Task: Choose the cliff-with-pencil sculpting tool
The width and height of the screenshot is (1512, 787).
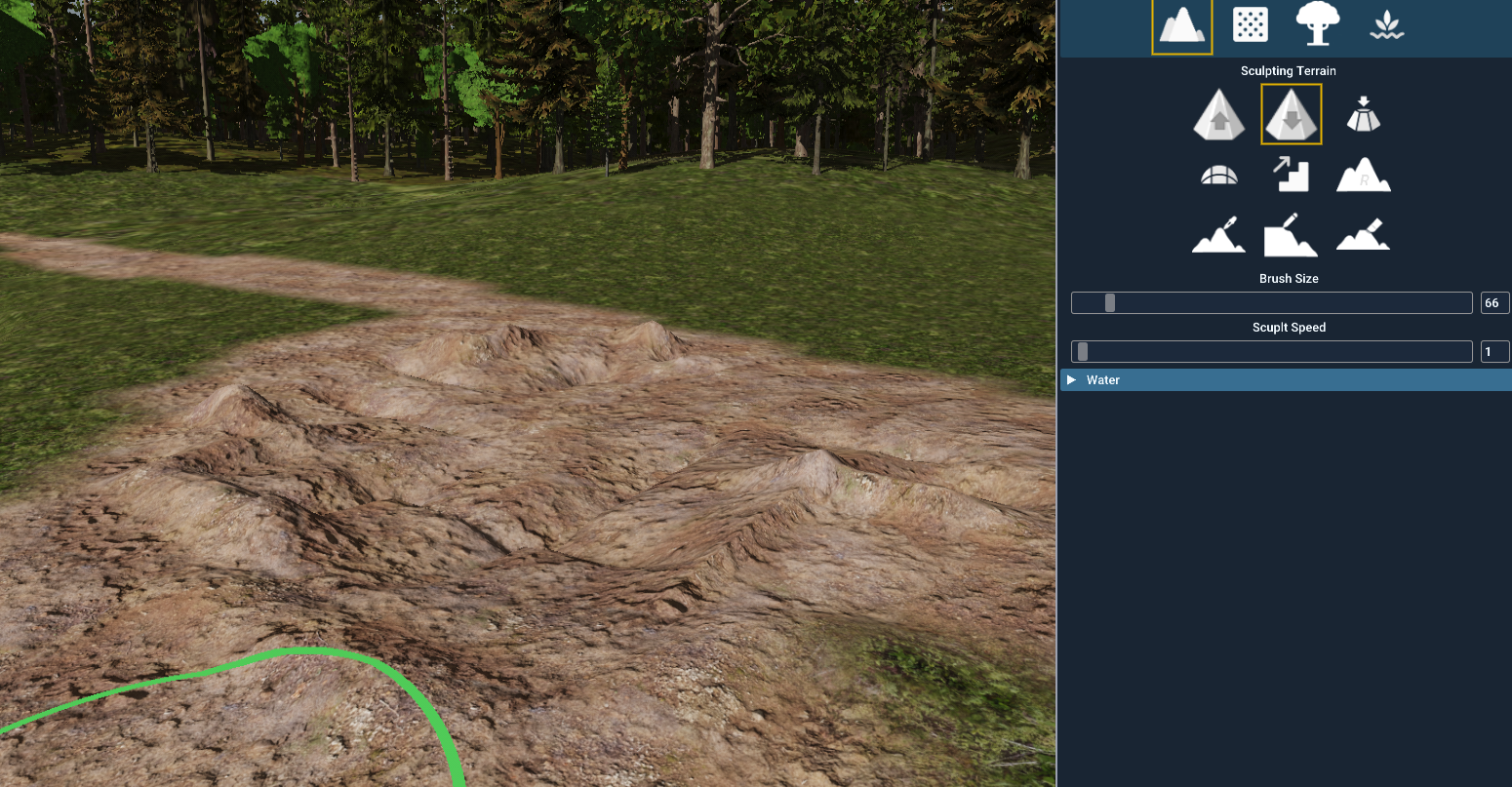Action: 1290,234
